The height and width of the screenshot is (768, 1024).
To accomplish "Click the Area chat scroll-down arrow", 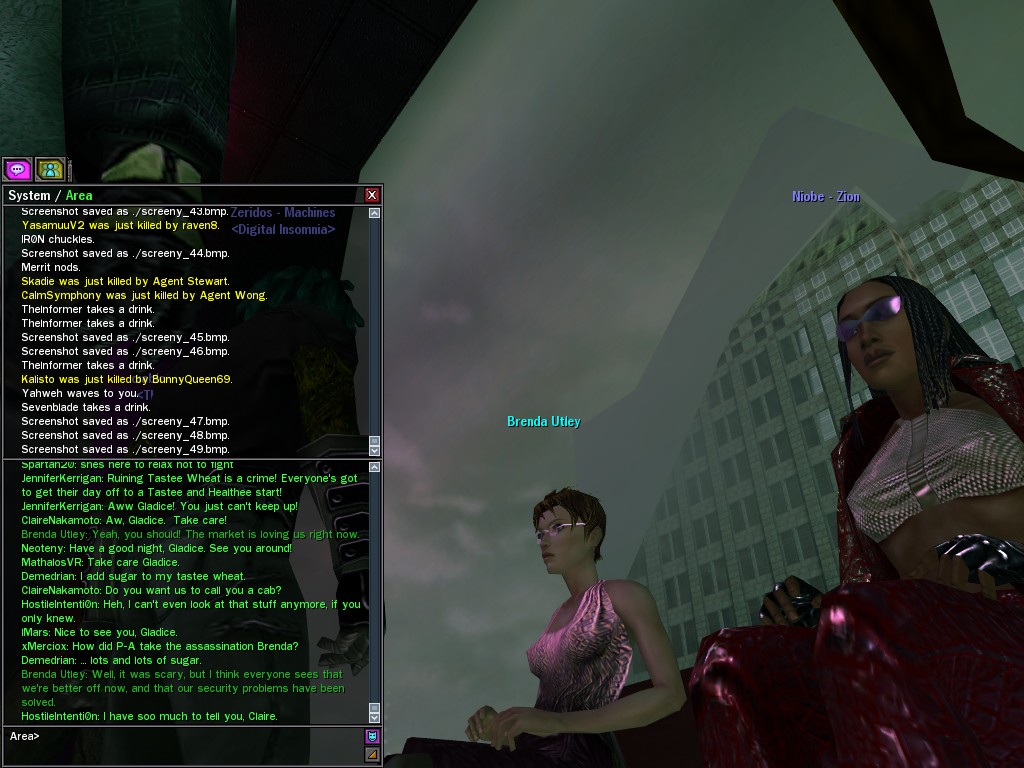I will (375, 716).
